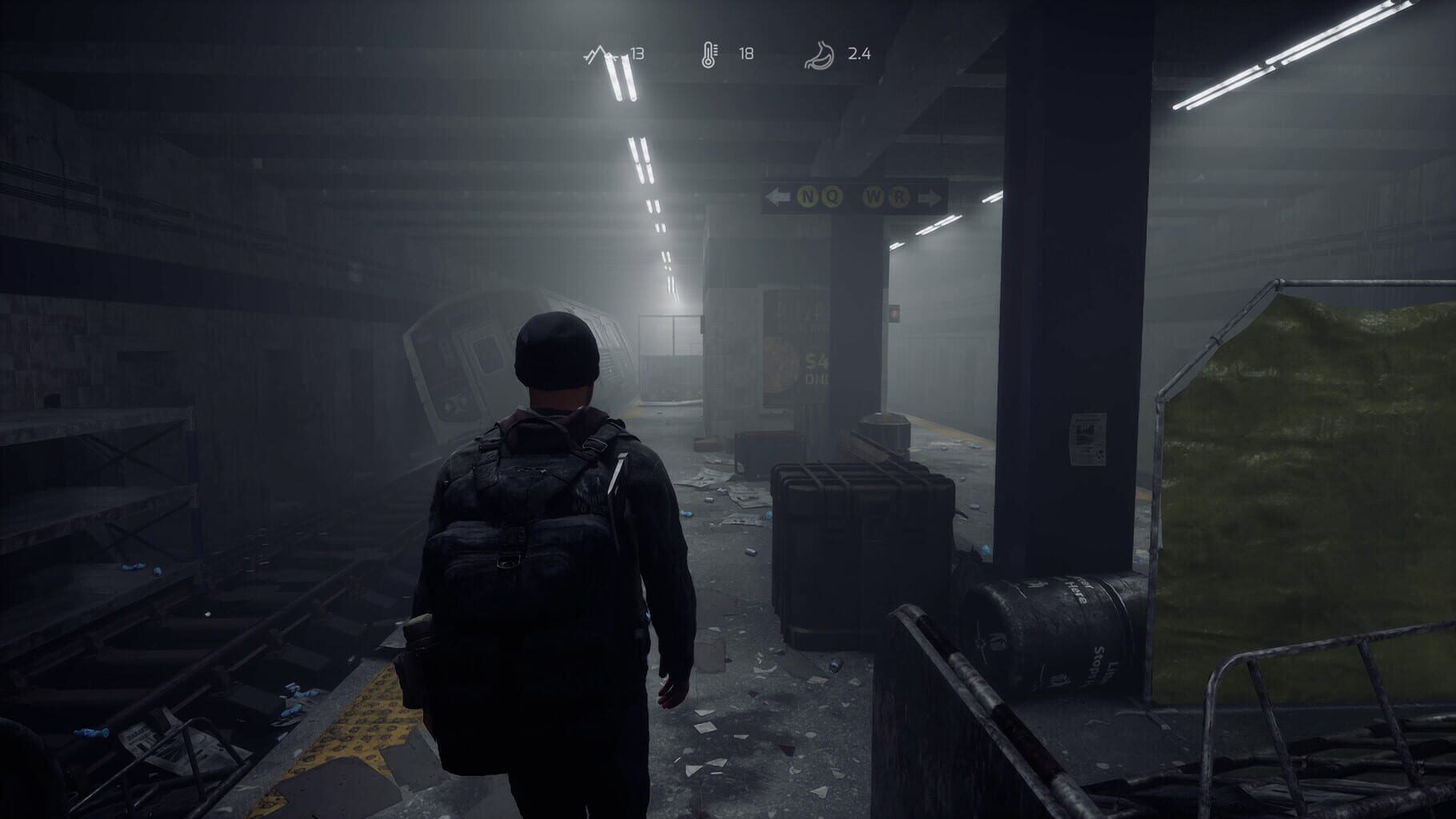1456x819 pixels.
Task: Select the R train line circle icon
Action: click(899, 197)
